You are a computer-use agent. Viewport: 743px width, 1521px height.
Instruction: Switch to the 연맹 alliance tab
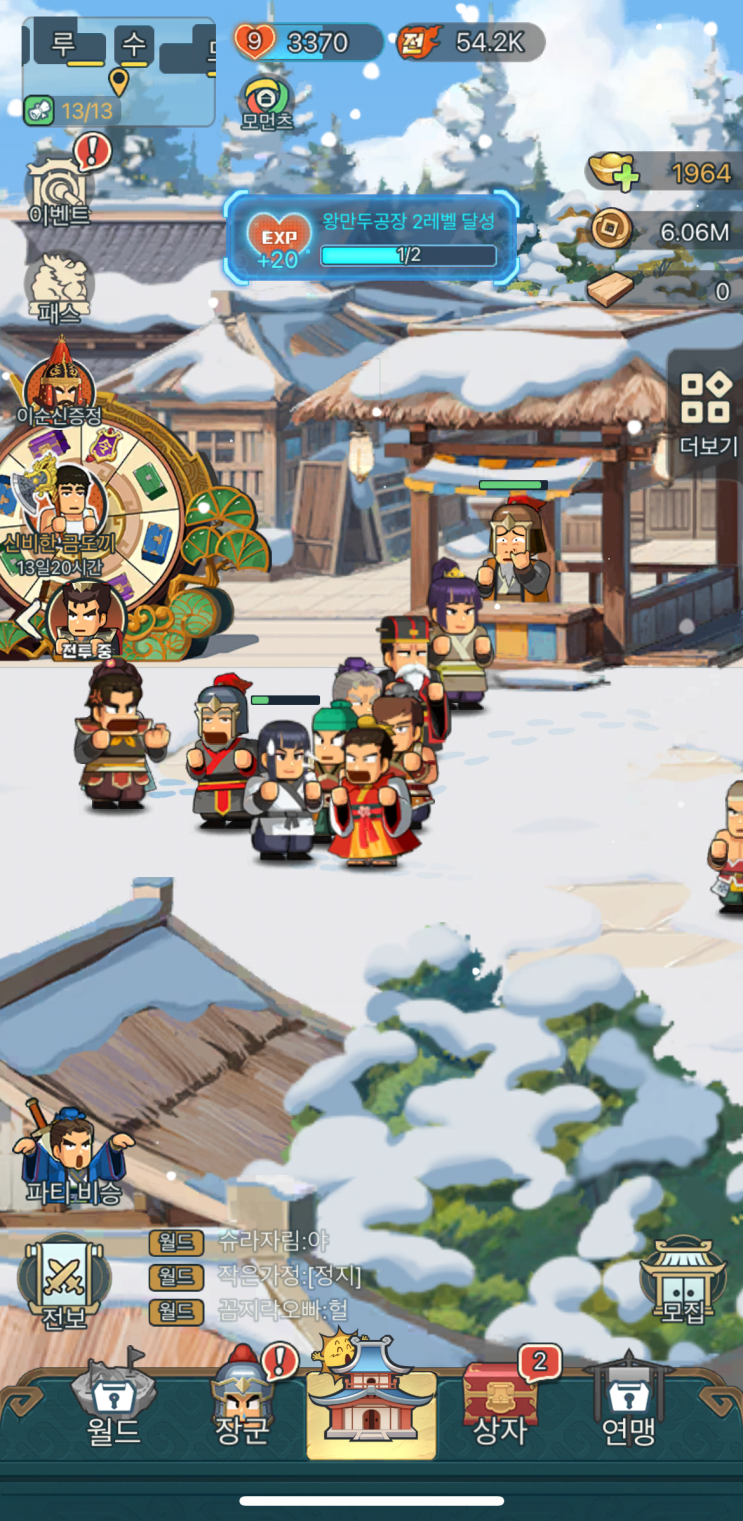(628, 1405)
